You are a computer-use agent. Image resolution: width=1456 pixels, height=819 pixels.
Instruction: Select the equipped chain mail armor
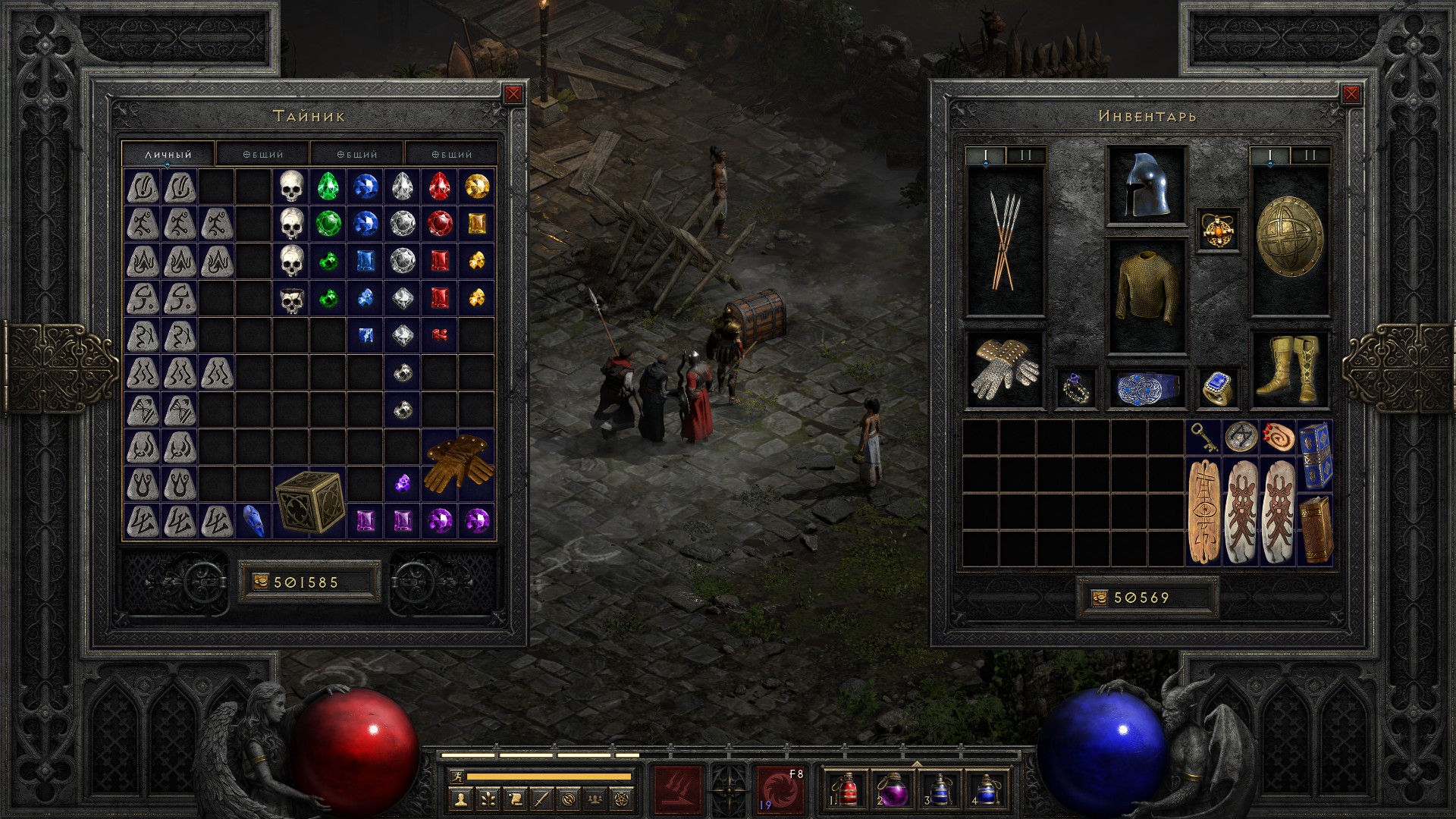1146,296
